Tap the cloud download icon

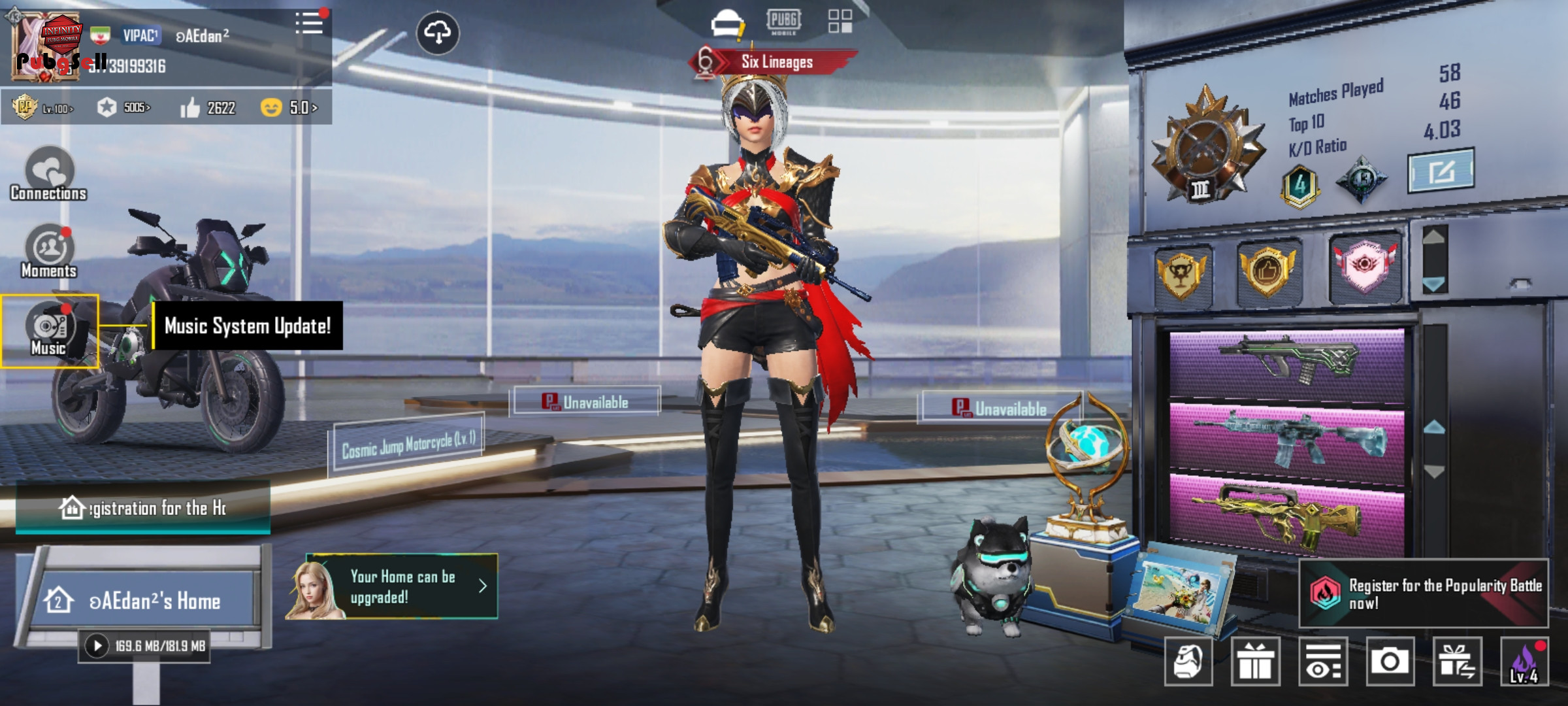coord(438,33)
